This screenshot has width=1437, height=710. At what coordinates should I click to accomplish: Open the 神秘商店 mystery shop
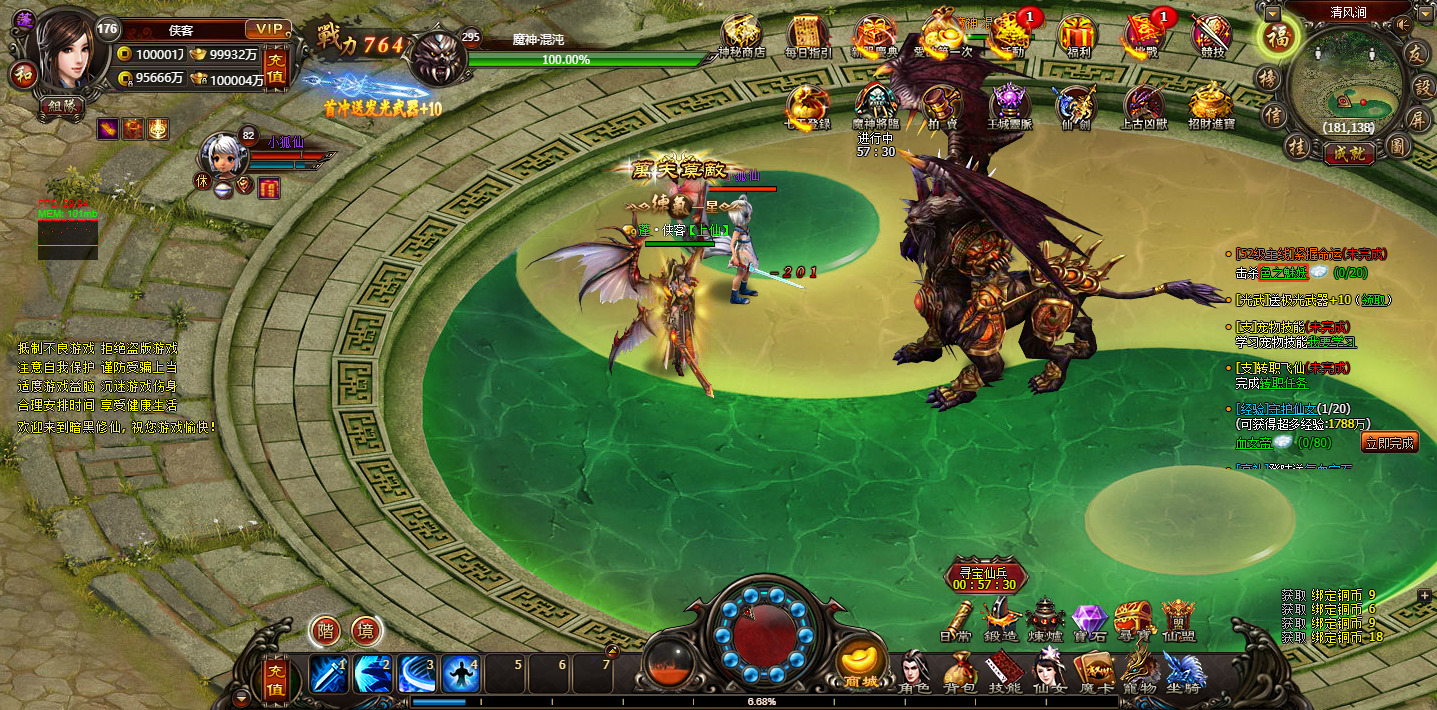(x=741, y=35)
